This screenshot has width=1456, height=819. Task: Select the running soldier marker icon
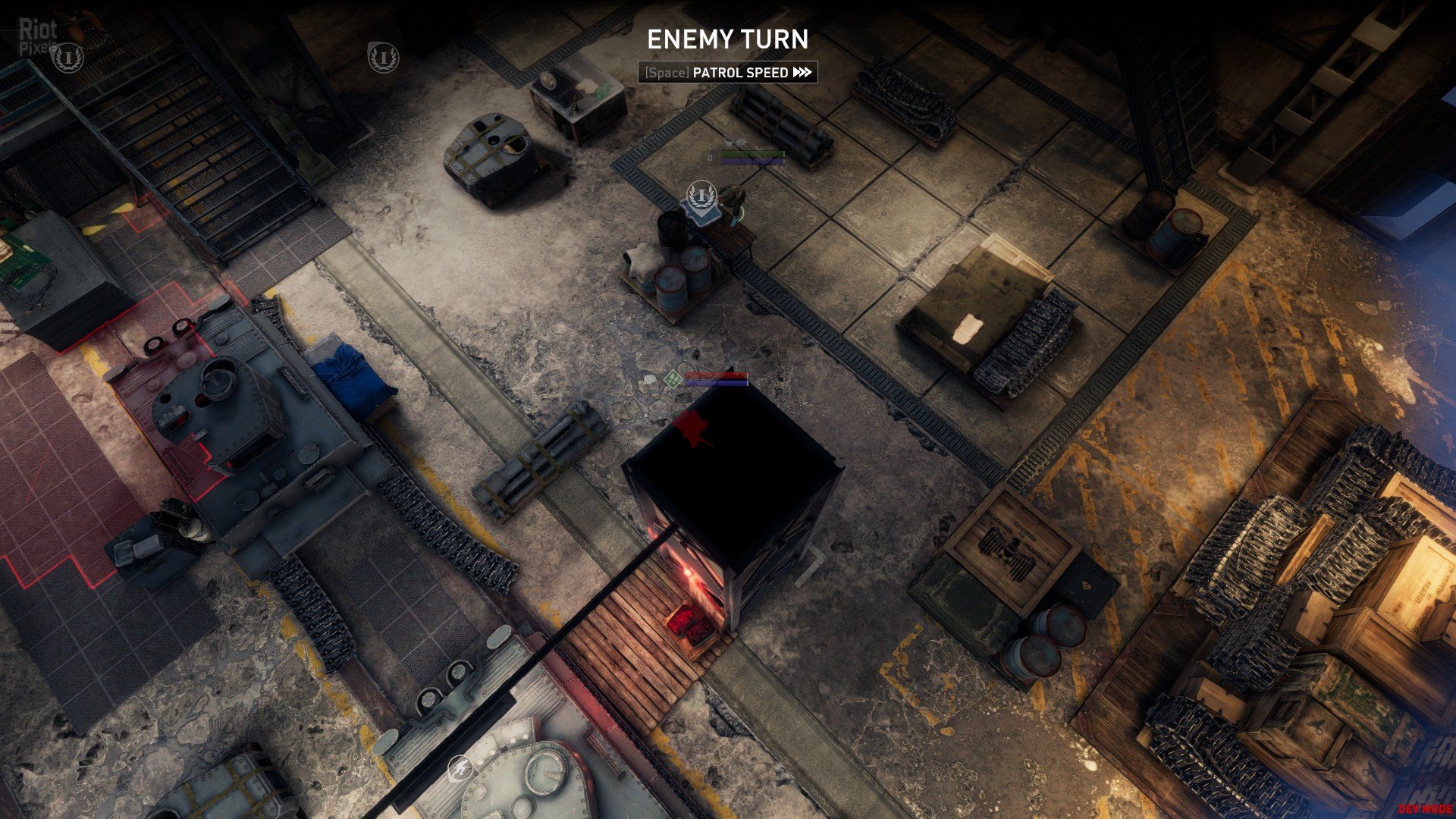[460, 769]
